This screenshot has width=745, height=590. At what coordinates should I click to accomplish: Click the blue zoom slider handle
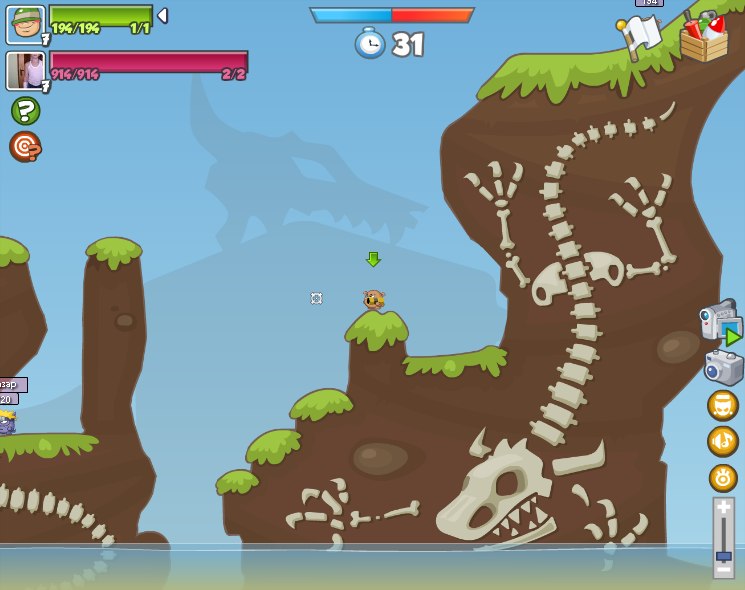coord(723,555)
